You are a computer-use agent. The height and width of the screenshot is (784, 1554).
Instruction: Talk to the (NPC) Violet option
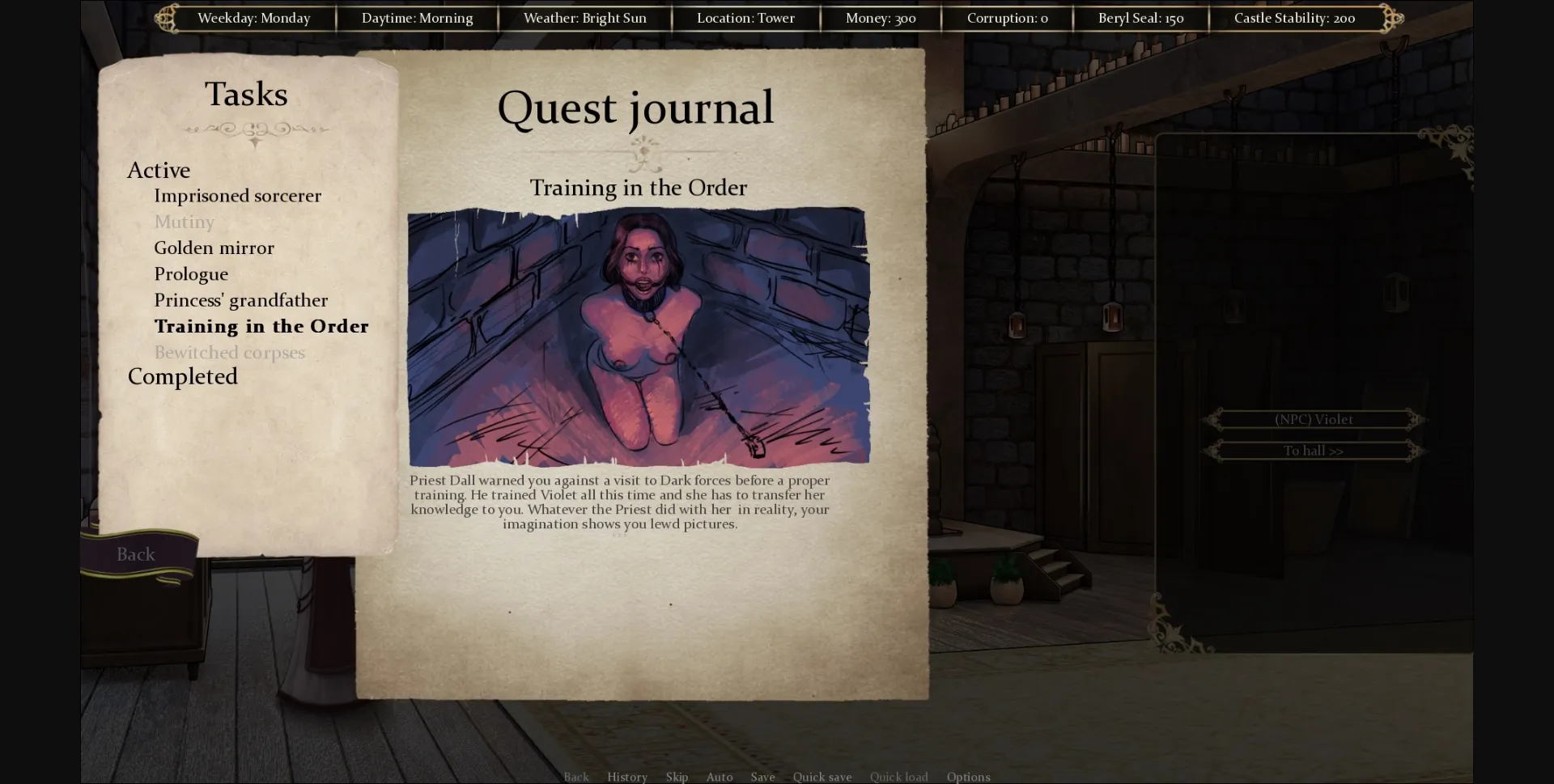pyautogui.click(x=1313, y=419)
